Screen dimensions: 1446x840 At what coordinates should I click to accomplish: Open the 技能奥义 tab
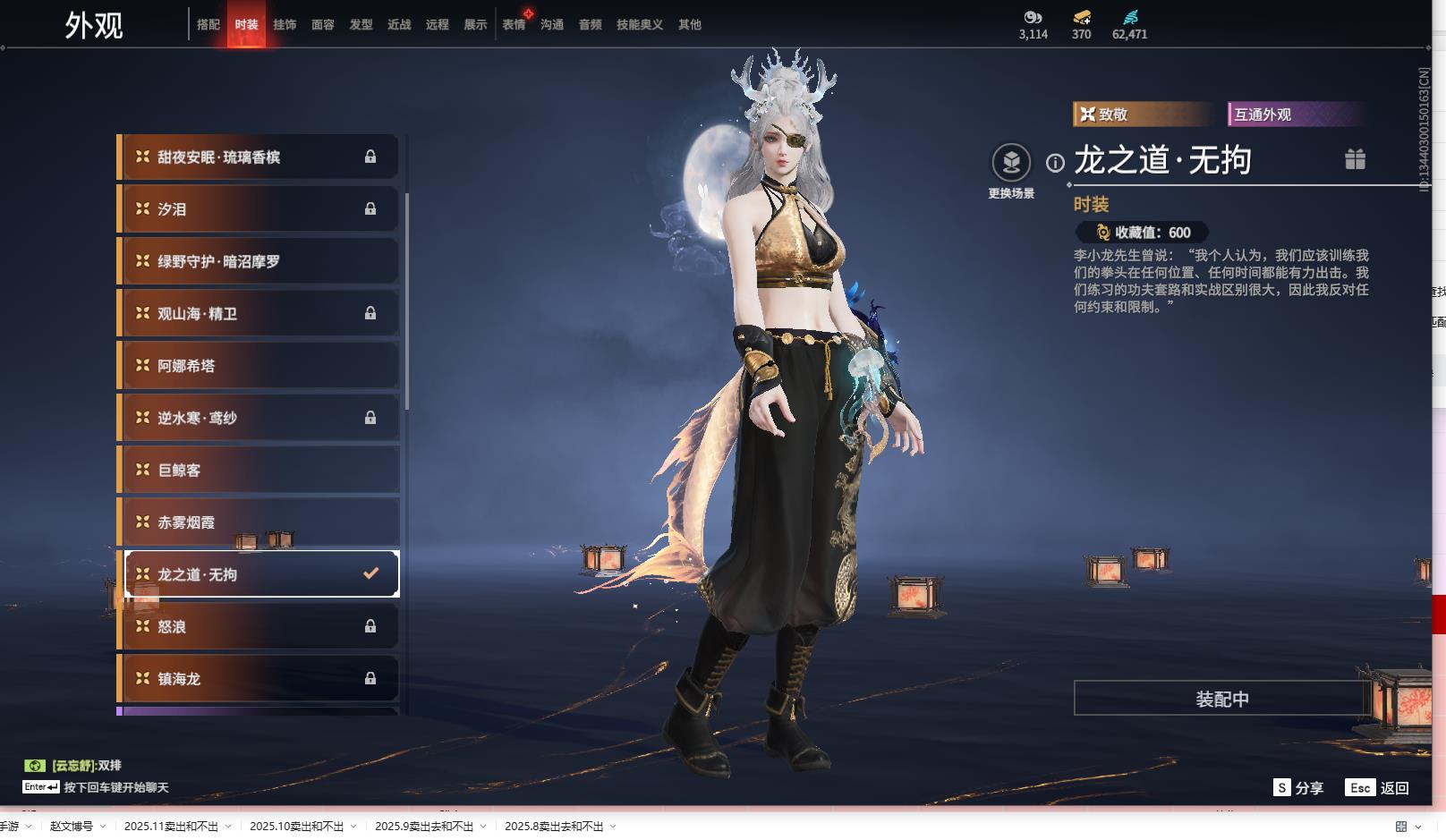pyautogui.click(x=639, y=25)
